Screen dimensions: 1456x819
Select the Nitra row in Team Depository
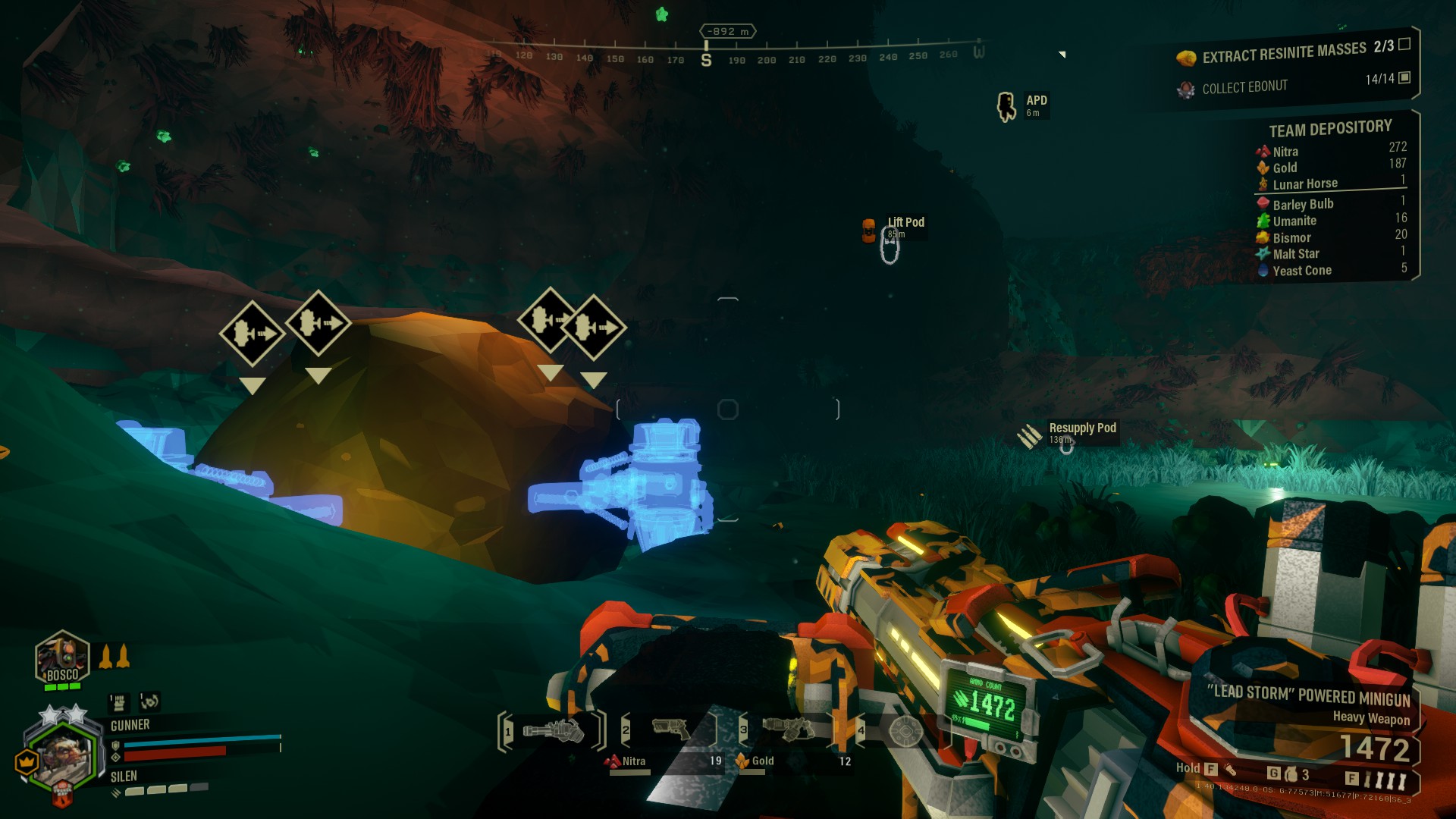tap(1330, 151)
